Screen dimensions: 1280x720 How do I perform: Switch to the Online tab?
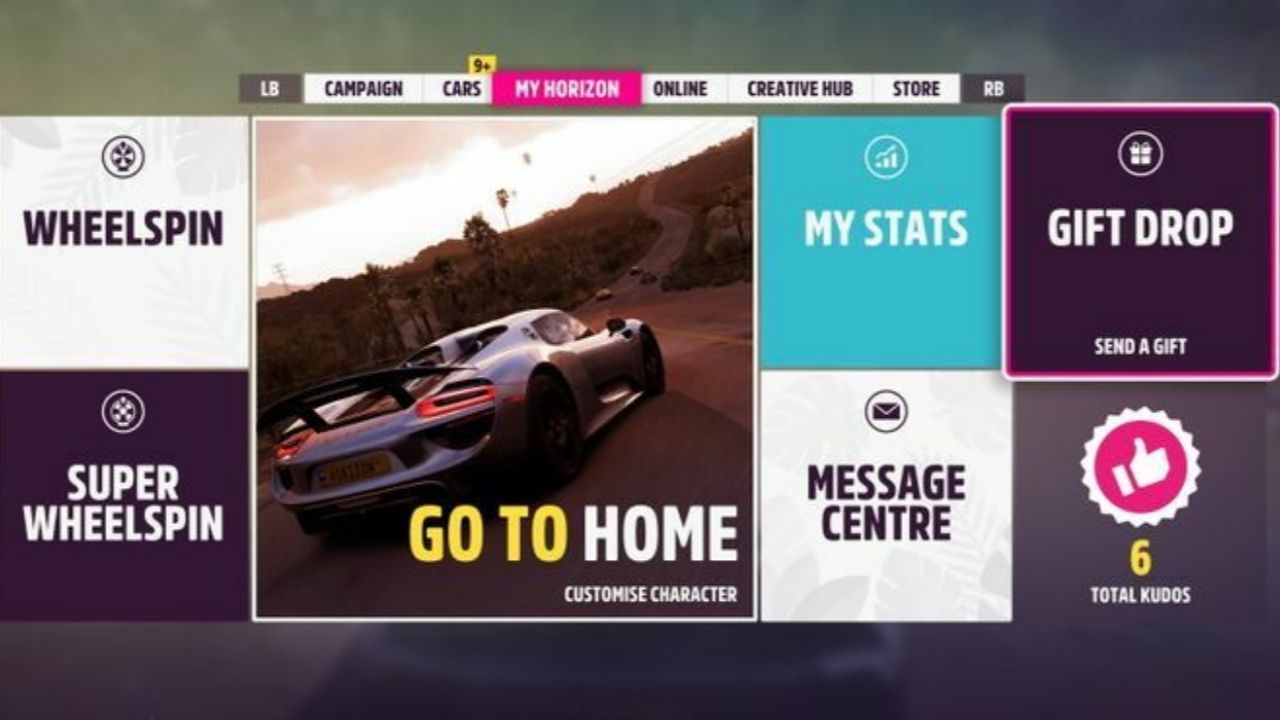[680, 88]
